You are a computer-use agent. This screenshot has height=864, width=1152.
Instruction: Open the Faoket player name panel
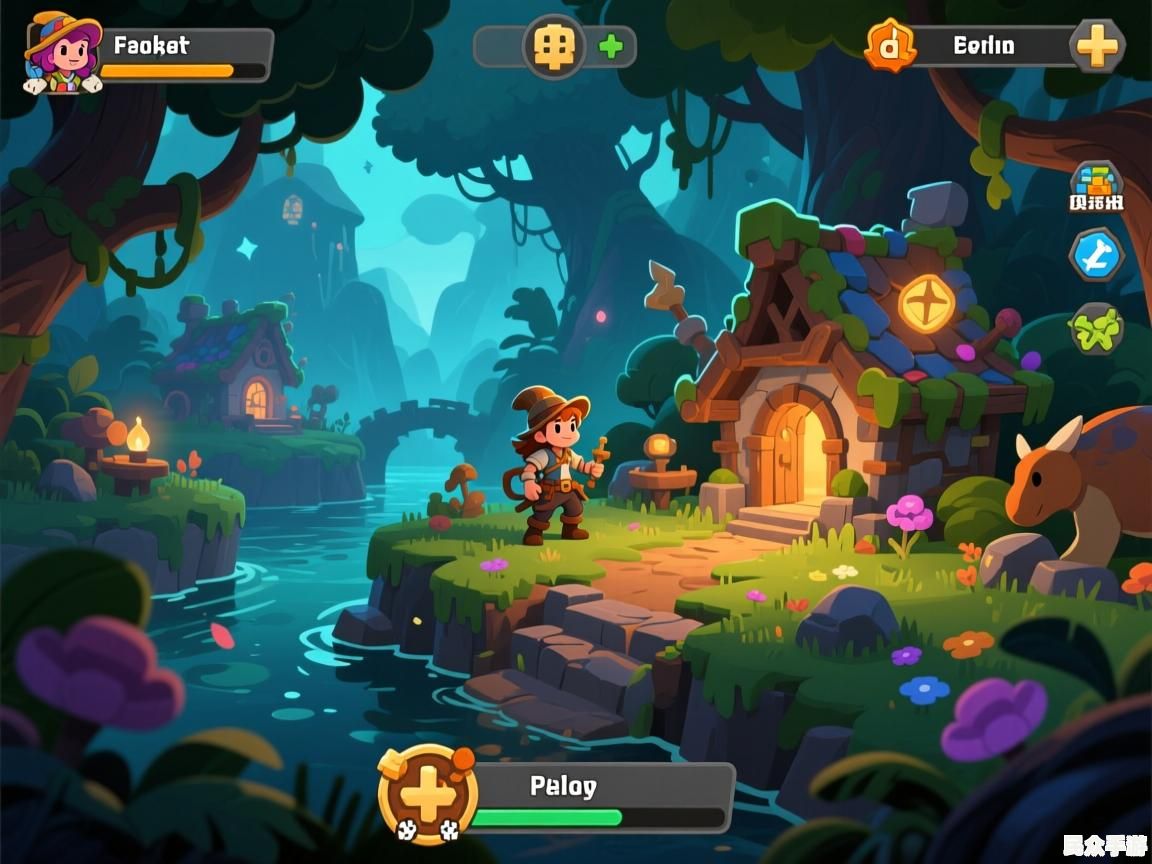click(186, 54)
